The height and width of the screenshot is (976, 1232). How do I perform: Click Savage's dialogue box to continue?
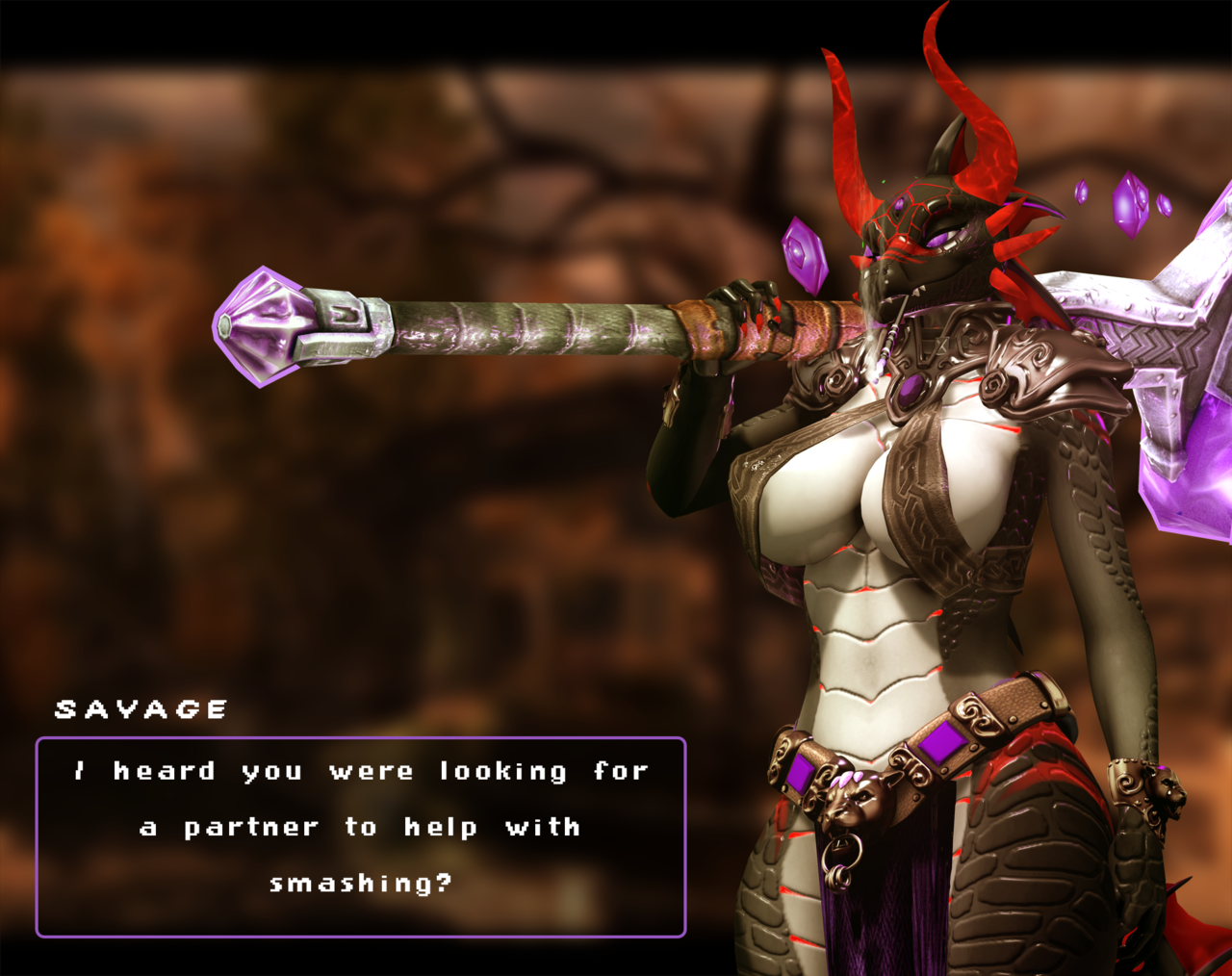361,836
